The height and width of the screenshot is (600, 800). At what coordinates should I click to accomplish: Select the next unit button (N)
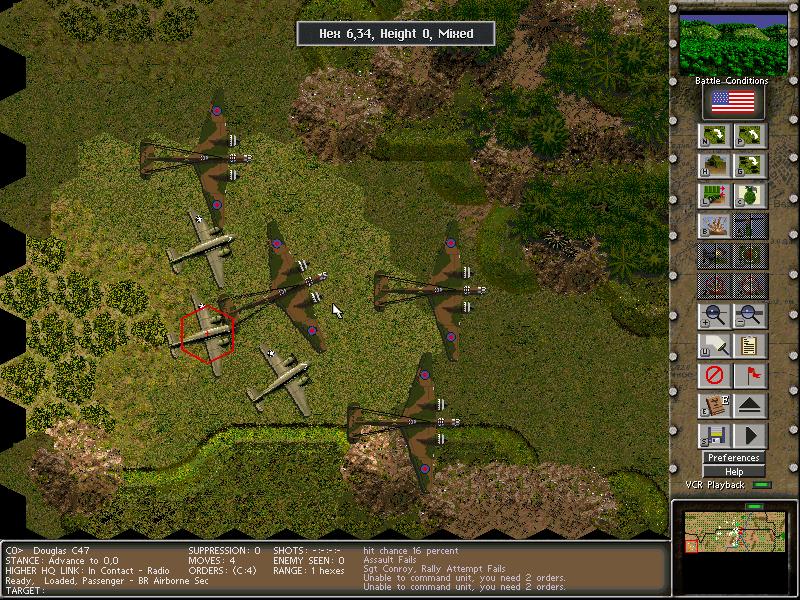pos(714,136)
